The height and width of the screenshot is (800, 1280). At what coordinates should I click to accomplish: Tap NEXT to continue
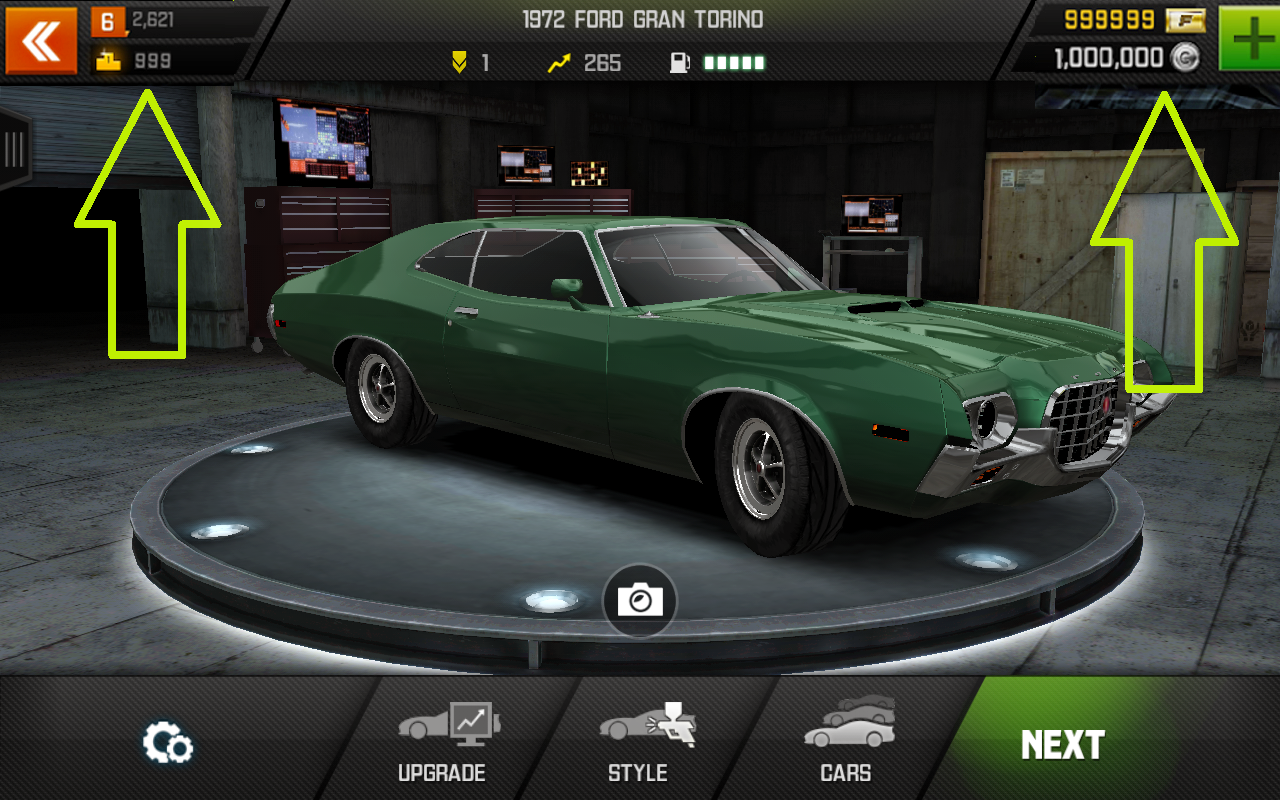(x=1065, y=744)
